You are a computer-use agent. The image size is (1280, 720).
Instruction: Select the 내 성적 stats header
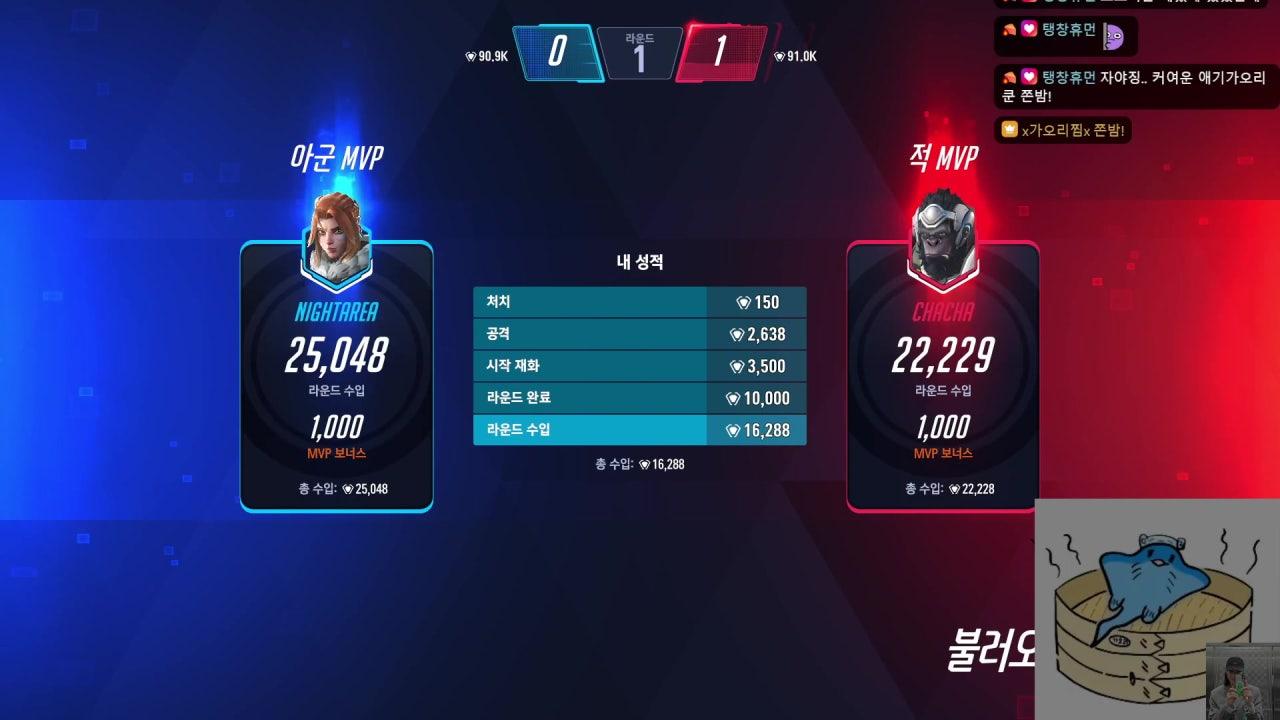[640, 262]
